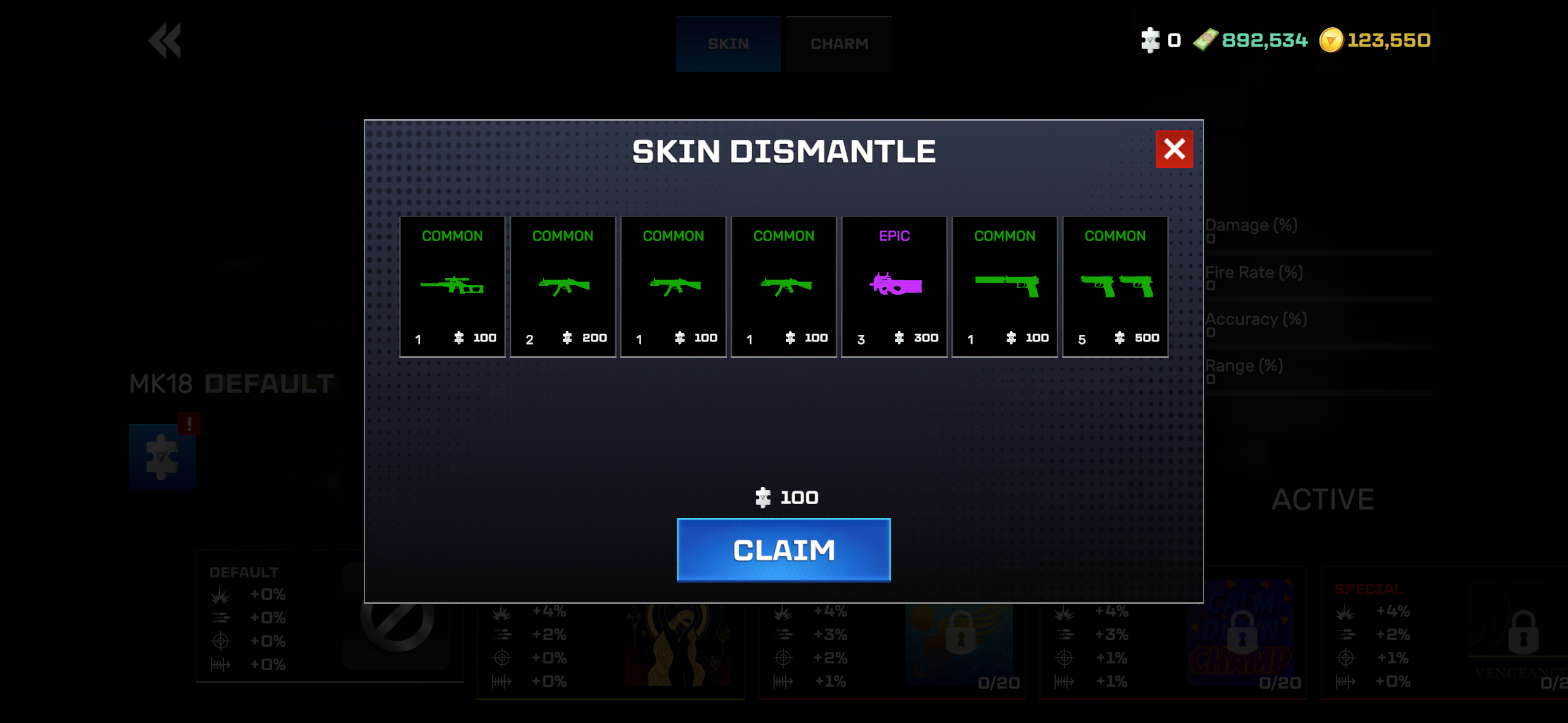Image resolution: width=1568 pixels, height=723 pixels.
Task: Open the blue puzzle piece dismantle icon
Action: (162, 457)
